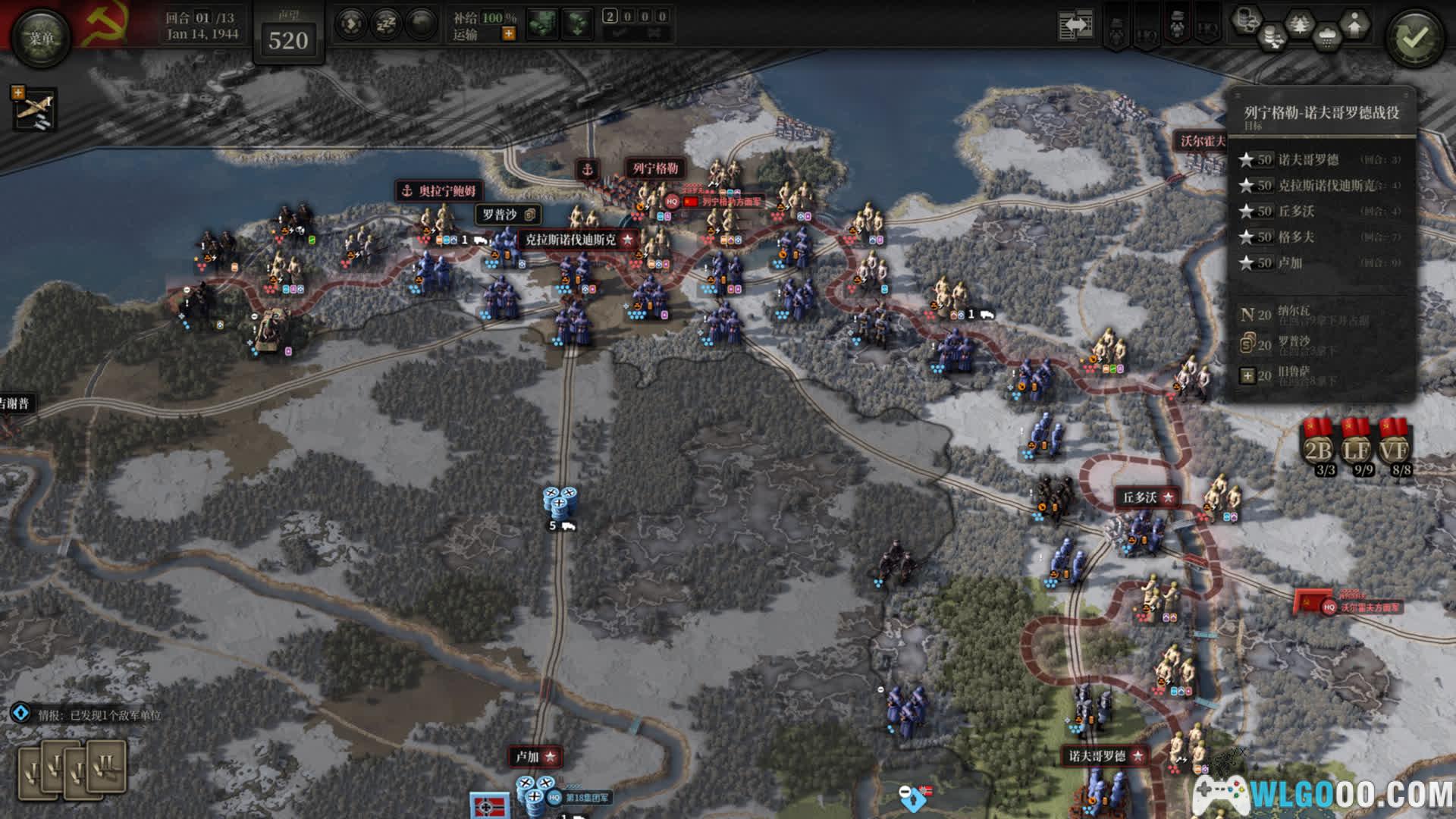Click the orange plus beside 运输
Screen dimensions: 1456x819
pos(508,34)
